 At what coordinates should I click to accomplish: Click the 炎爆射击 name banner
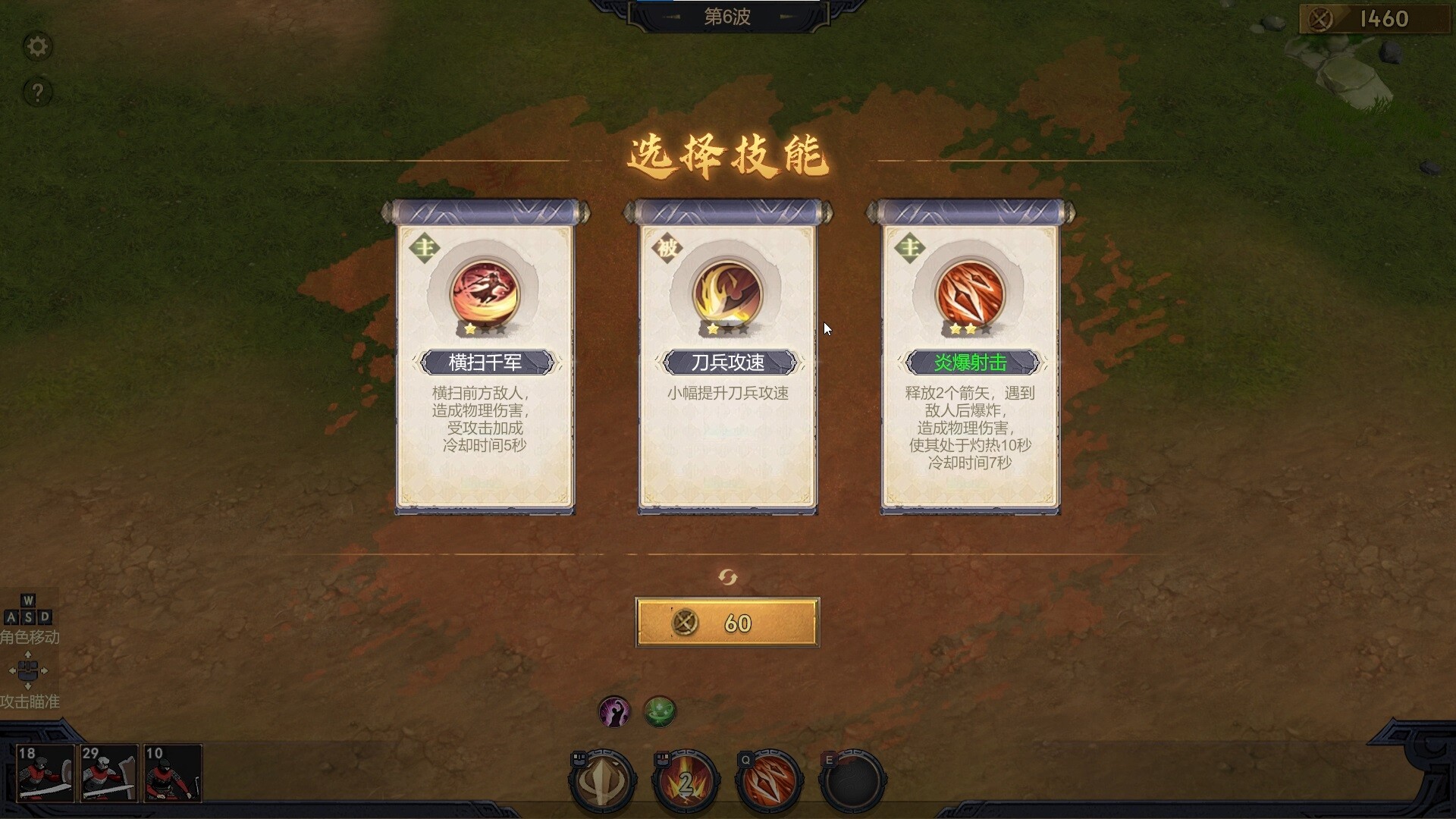coord(971,362)
